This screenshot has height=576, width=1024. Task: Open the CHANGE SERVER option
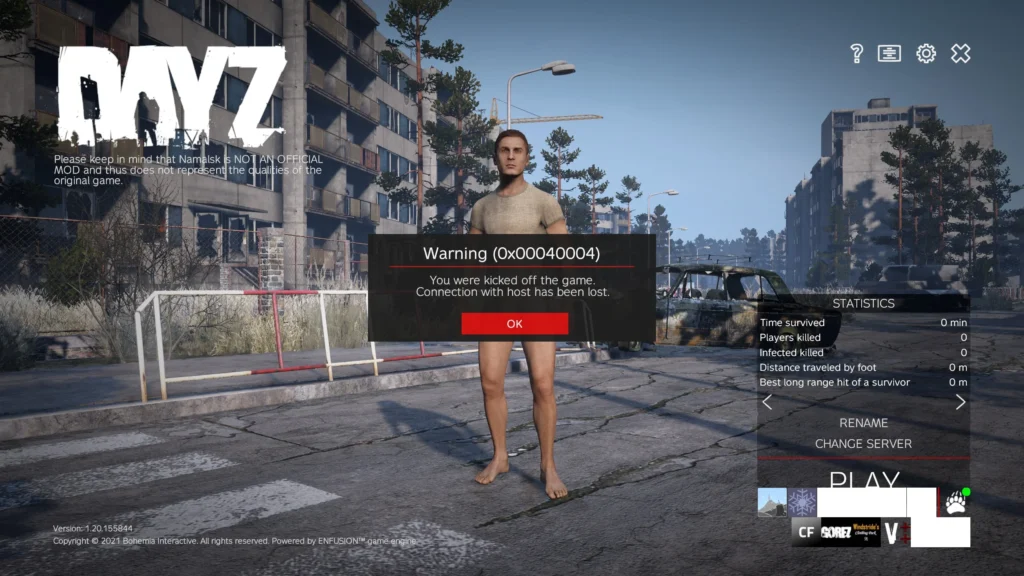[x=863, y=444]
